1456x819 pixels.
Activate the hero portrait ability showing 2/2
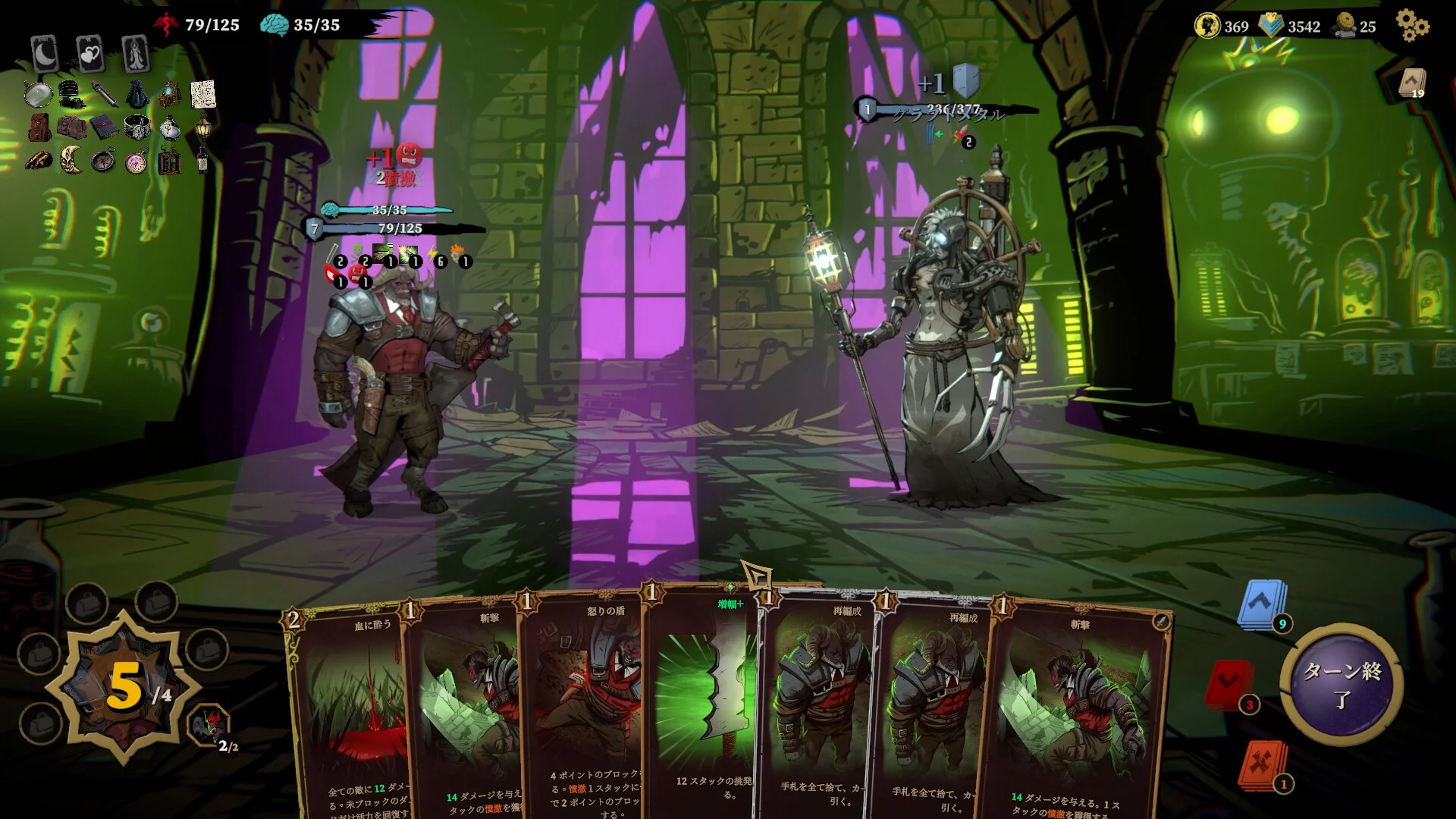coord(208,724)
